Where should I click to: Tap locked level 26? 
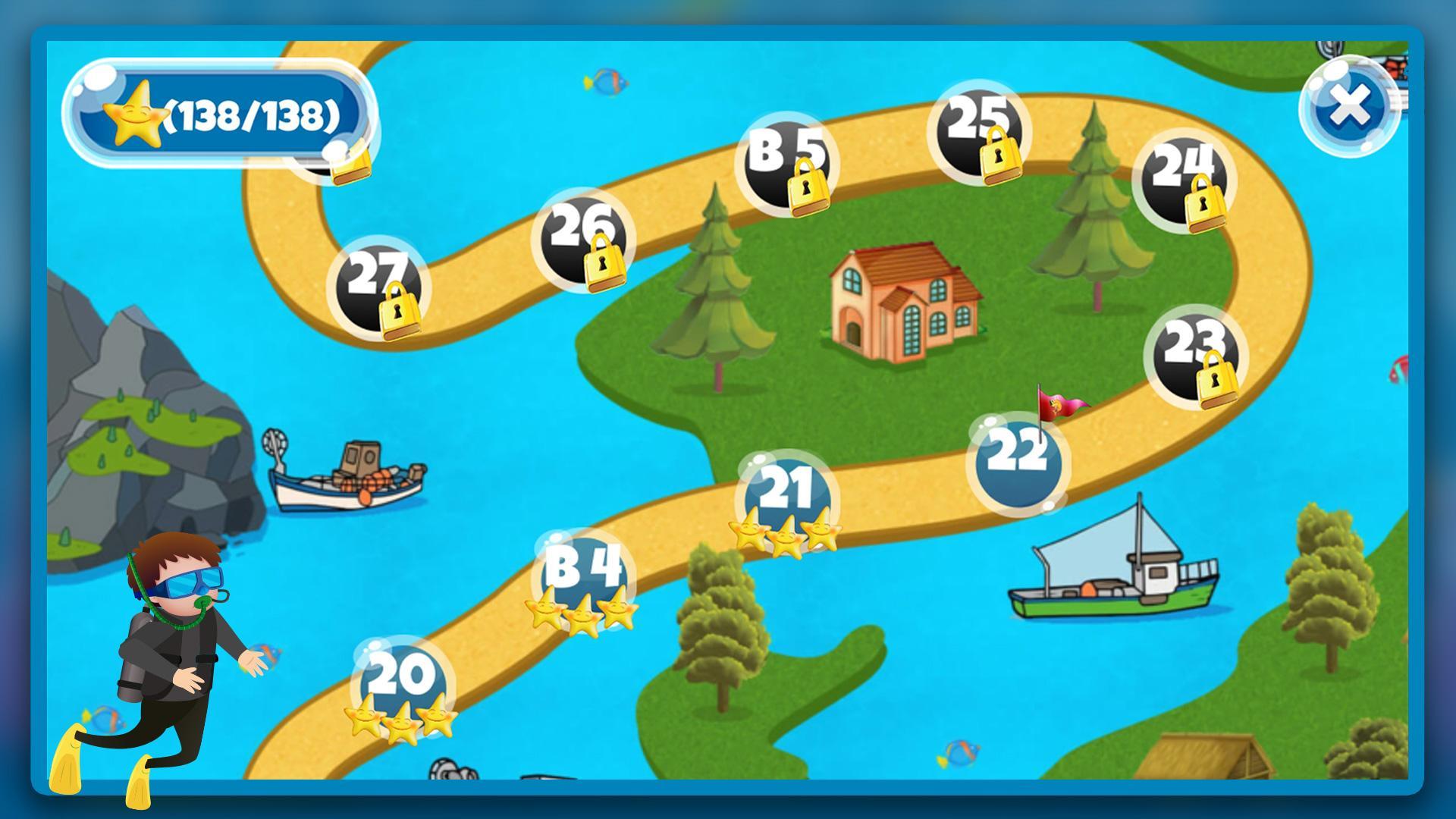click(x=582, y=239)
